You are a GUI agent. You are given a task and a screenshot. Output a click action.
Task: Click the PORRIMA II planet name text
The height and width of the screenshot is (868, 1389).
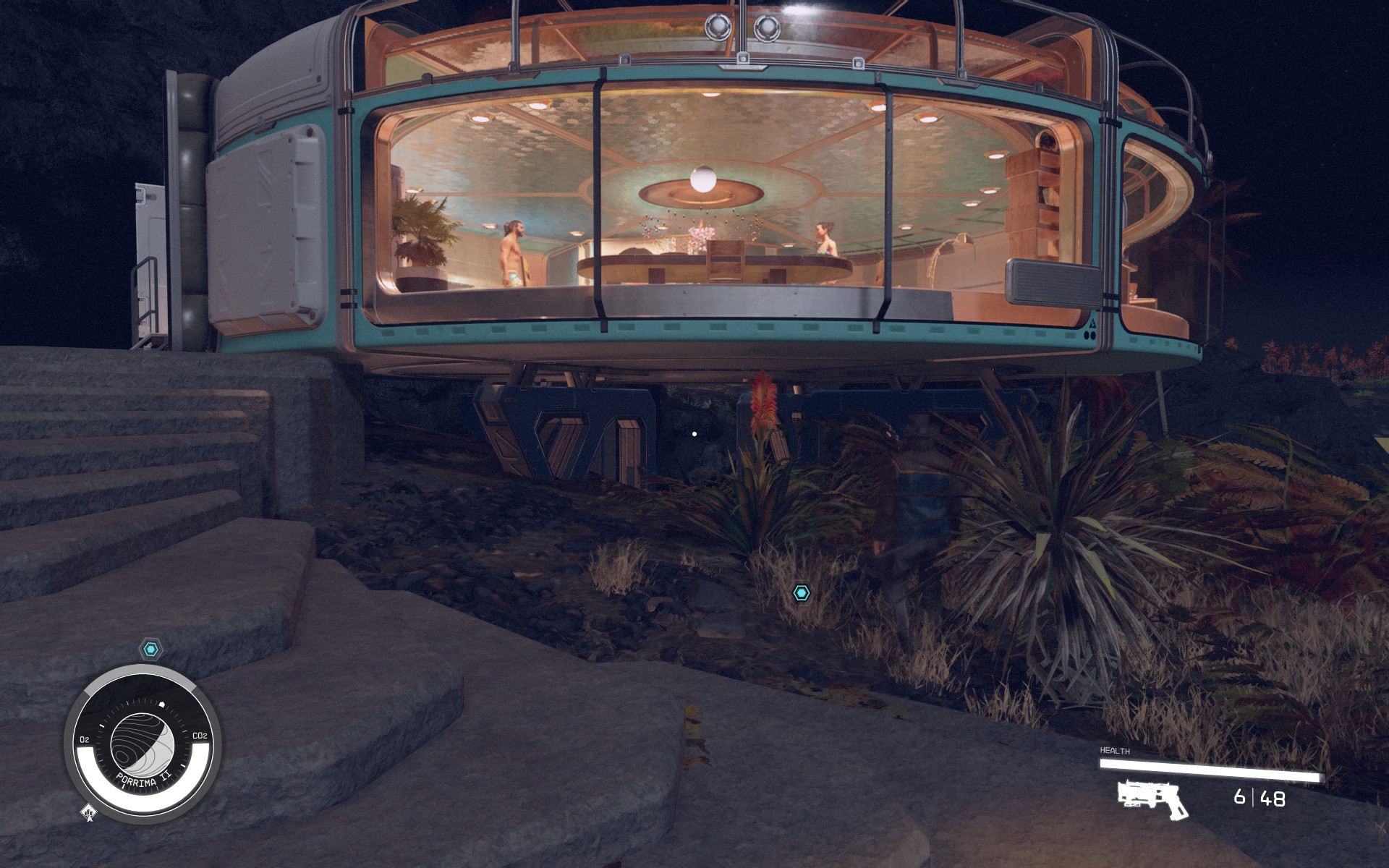pos(144,780)
